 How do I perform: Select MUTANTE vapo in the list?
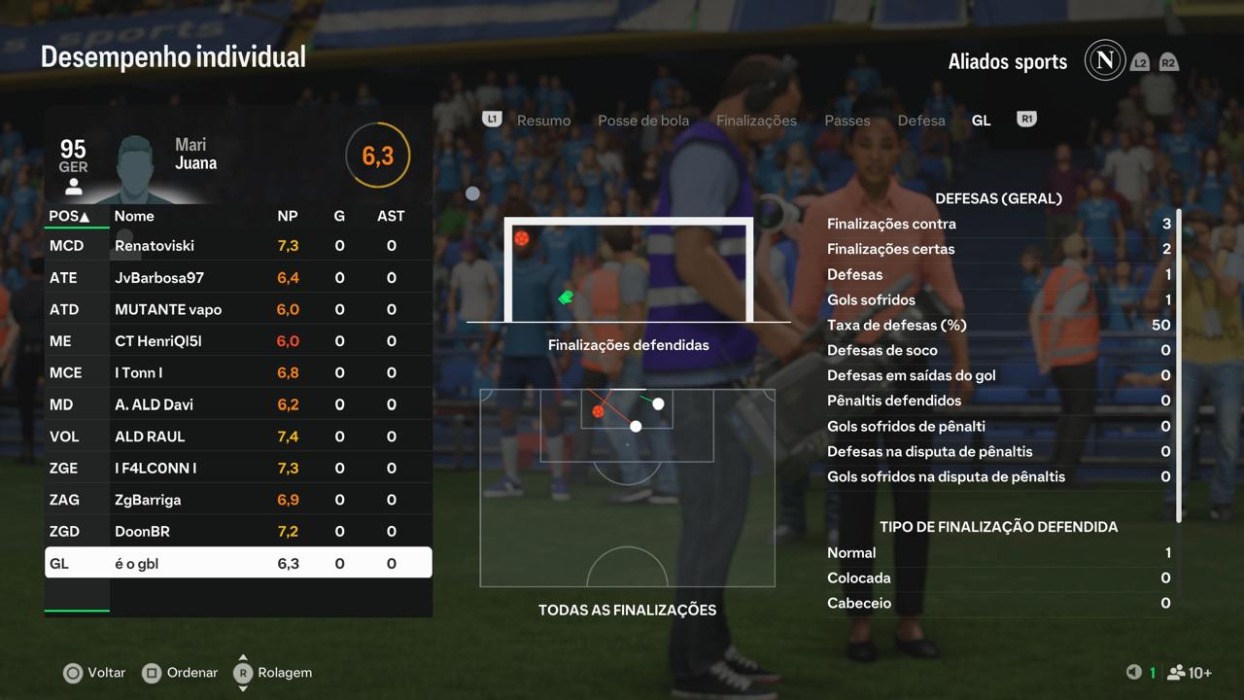coord(238,309)
